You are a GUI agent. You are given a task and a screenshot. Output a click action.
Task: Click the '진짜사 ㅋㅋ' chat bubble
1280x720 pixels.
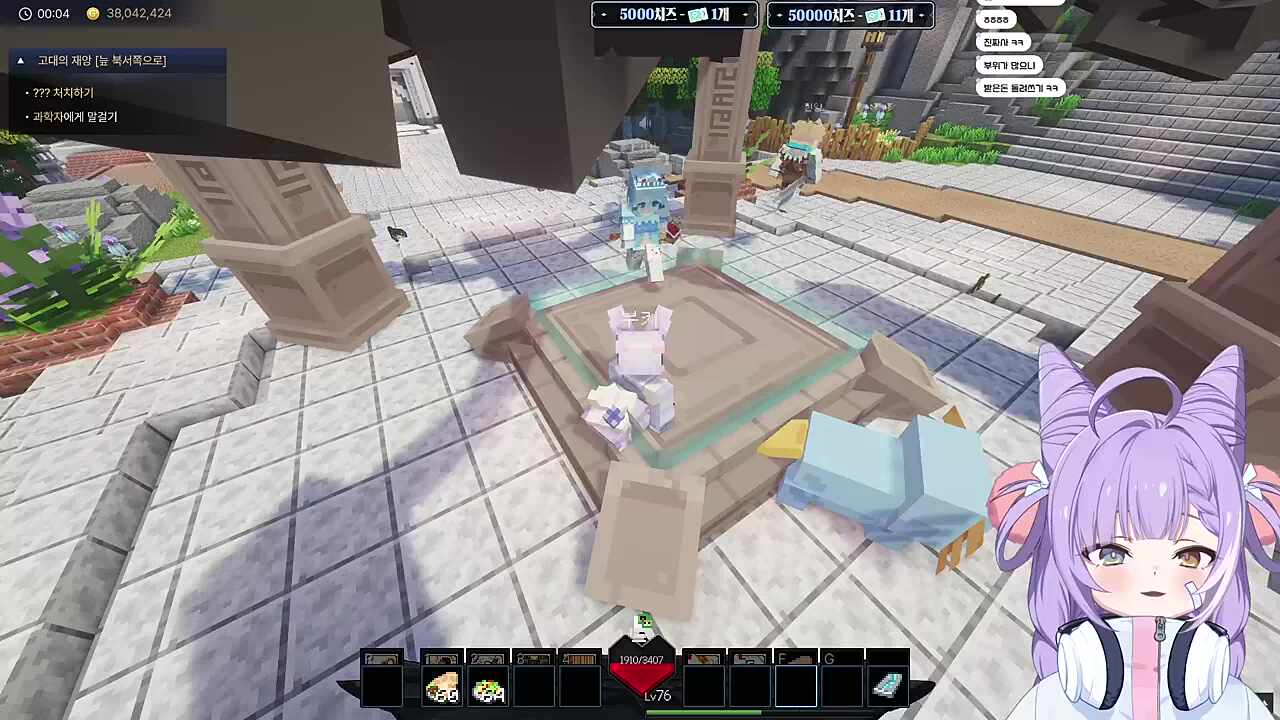(x=1003, y=43)
